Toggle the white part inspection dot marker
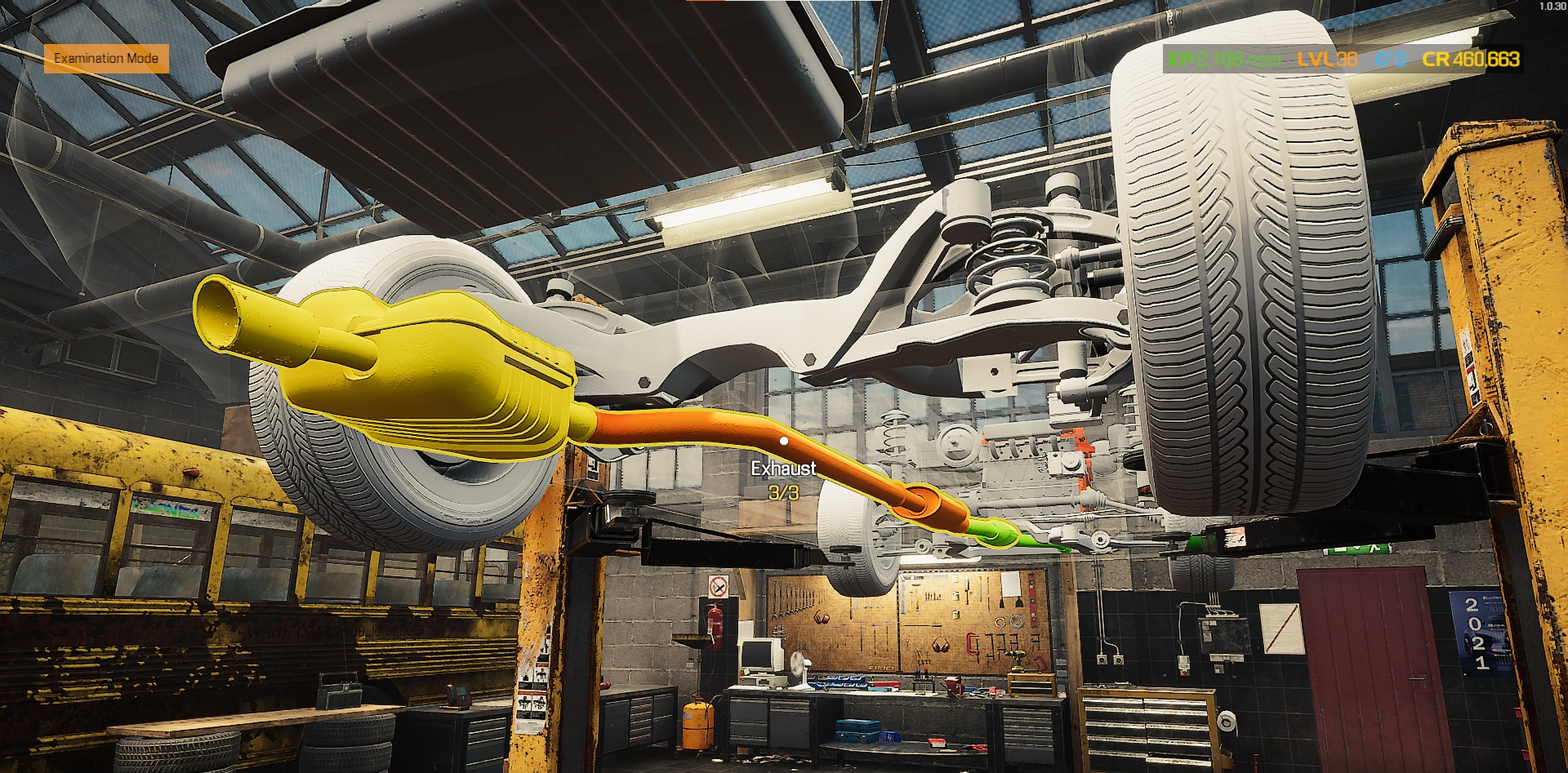The width and height of the screenshot is (1568, 773). 784,441
